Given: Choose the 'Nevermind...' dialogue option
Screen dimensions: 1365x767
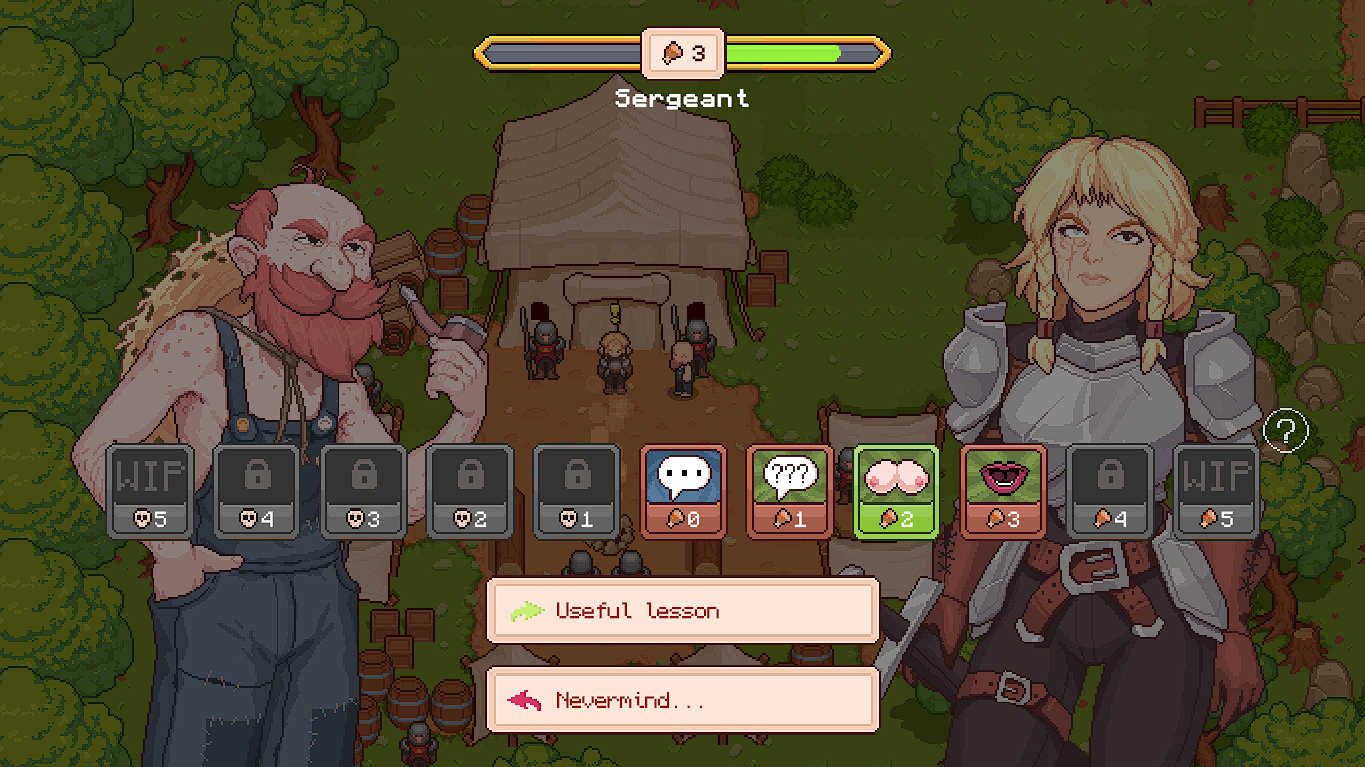Looking at the screenshot, I should click(683, 700).
